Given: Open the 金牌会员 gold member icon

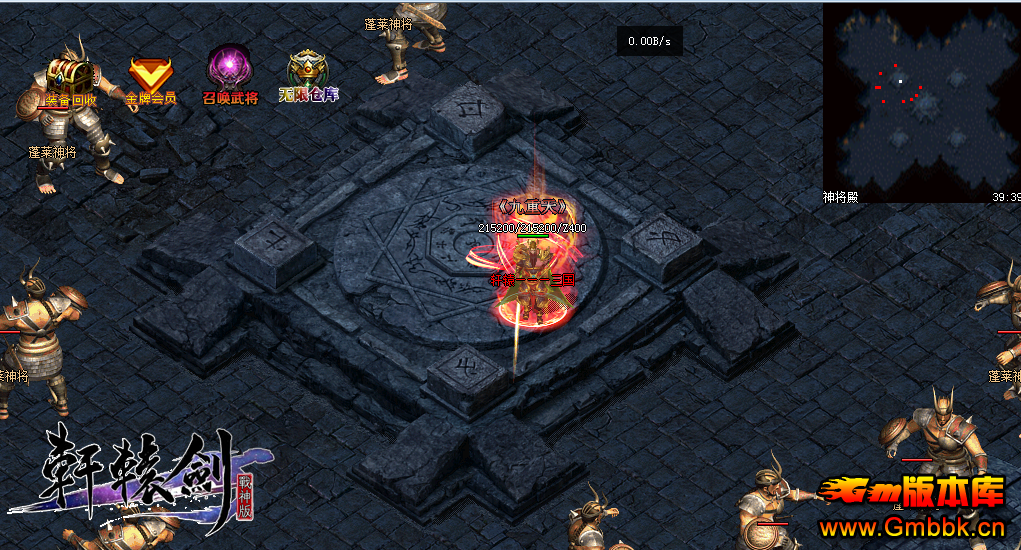Looking at the screenshot, I should tap(150, 77).
